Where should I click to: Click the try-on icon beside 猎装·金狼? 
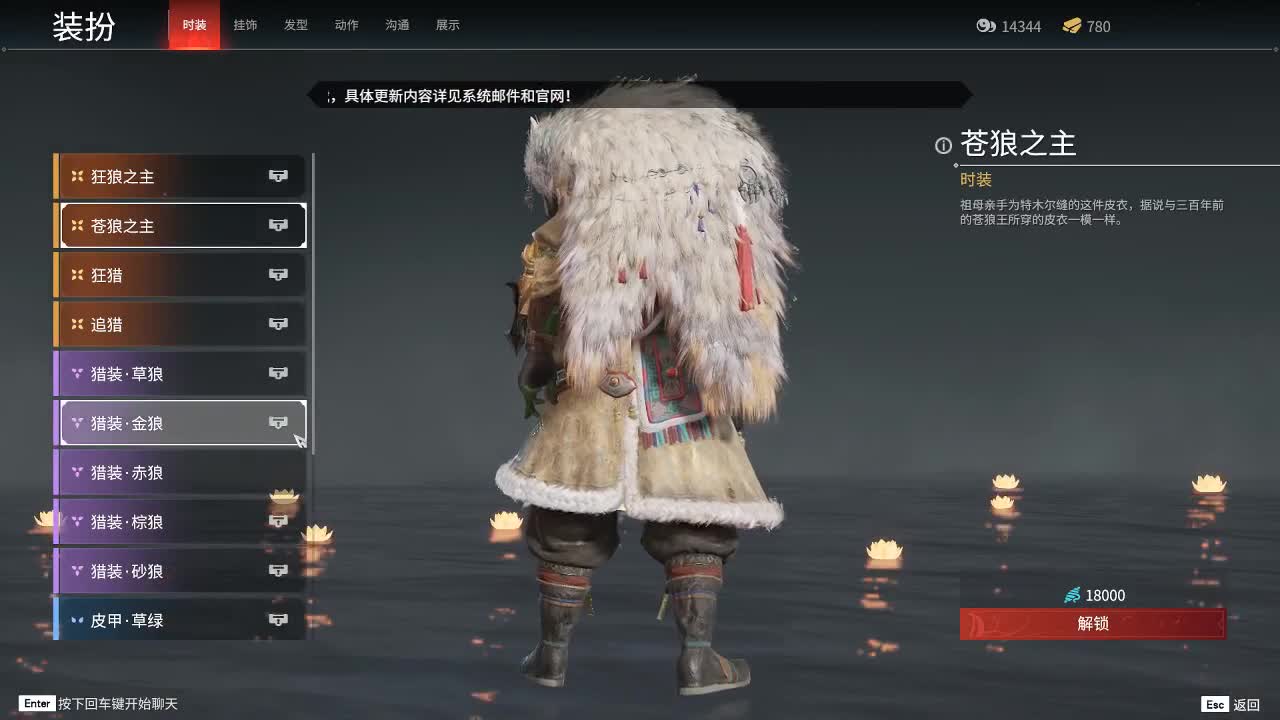tap(278, 422)
